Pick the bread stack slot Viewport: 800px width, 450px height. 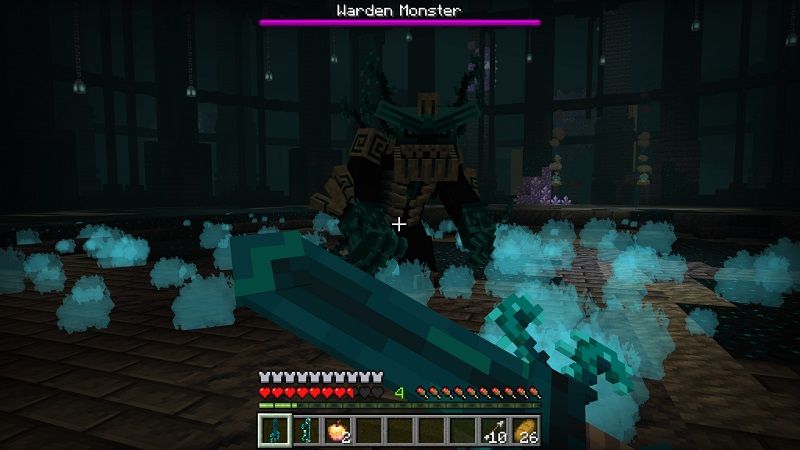click(x=526, y=430)
